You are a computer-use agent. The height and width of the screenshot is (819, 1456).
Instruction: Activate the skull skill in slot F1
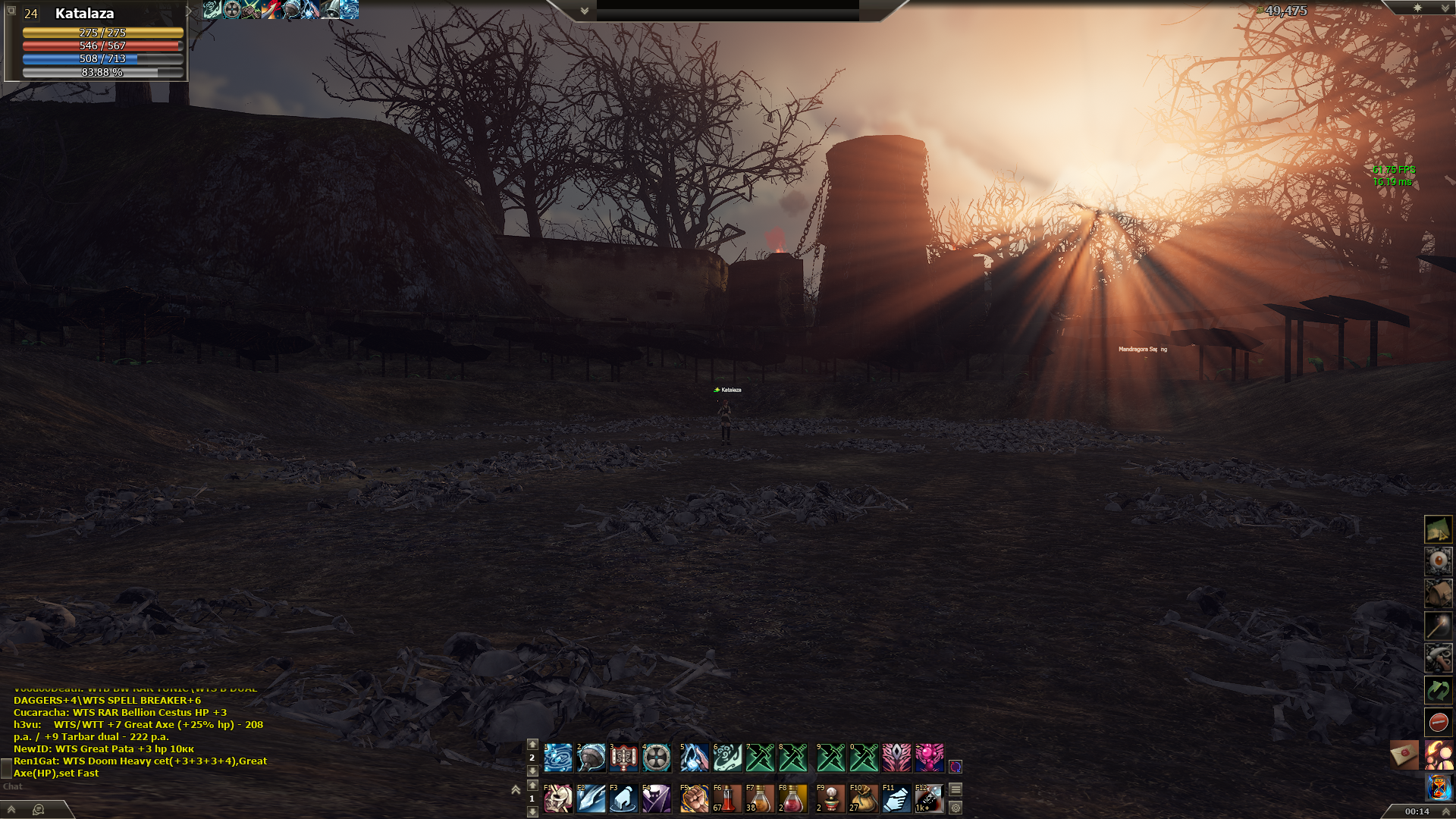point(558,799)
